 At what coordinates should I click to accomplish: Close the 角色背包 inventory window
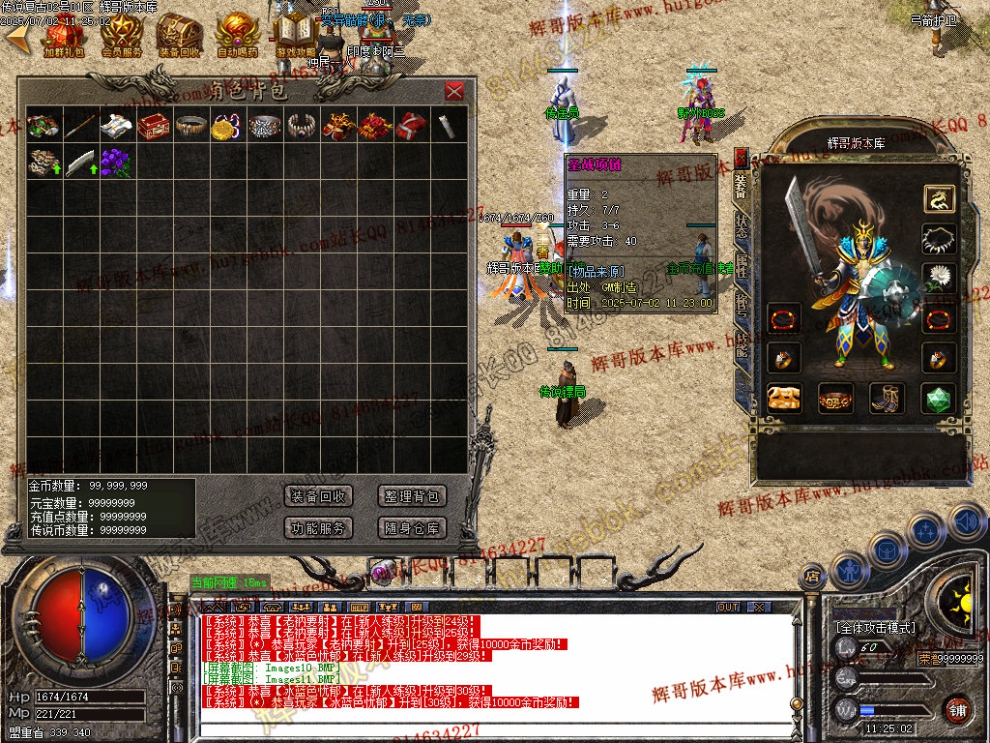[454, 92]
